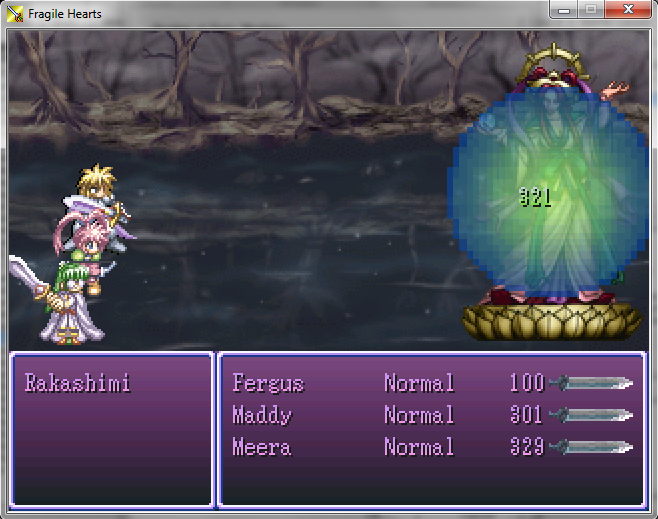Select Fergus in the party list
658x519 pixels.
[268, 383]
